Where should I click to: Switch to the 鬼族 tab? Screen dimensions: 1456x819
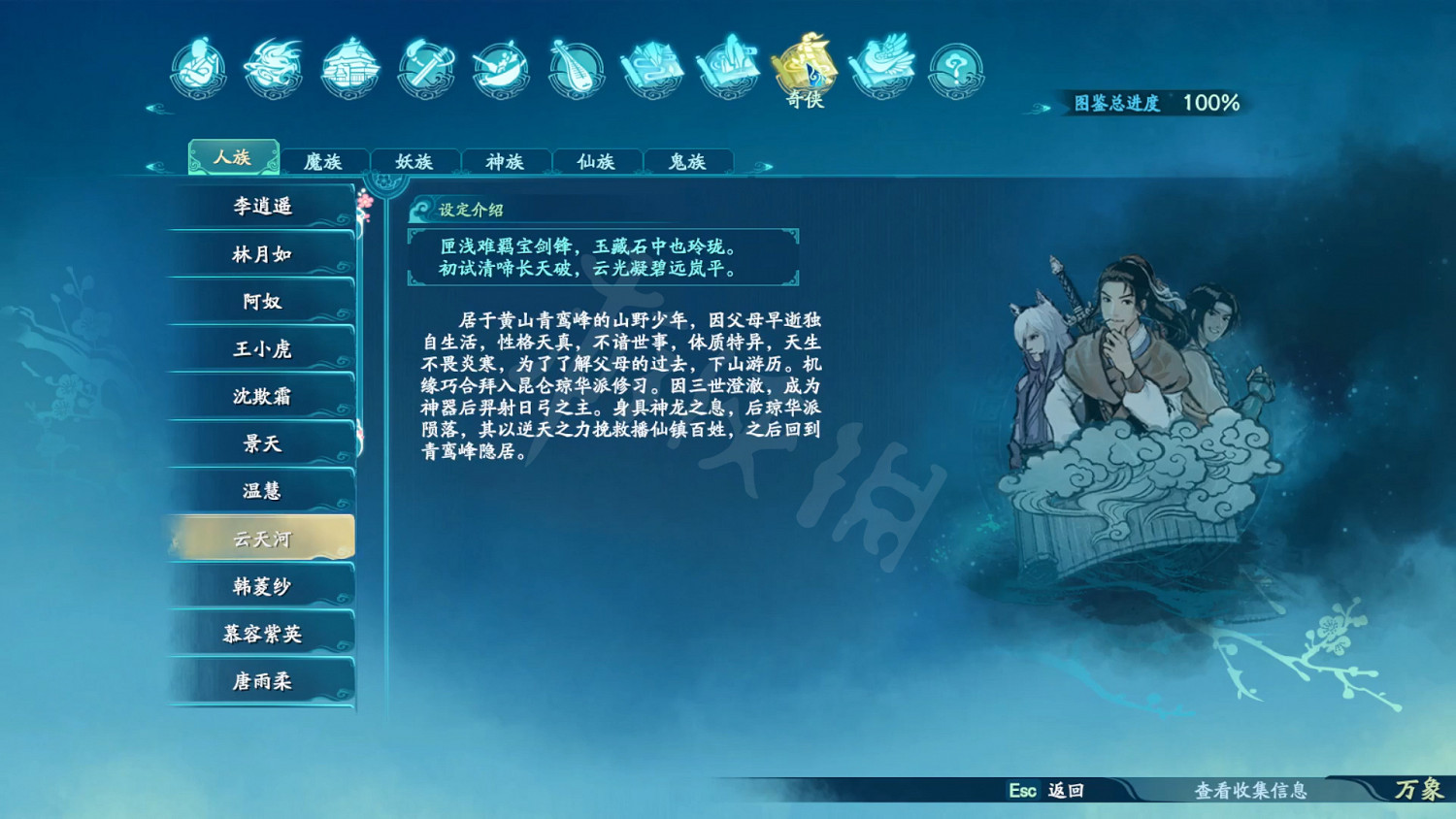[x=687, y=161]
